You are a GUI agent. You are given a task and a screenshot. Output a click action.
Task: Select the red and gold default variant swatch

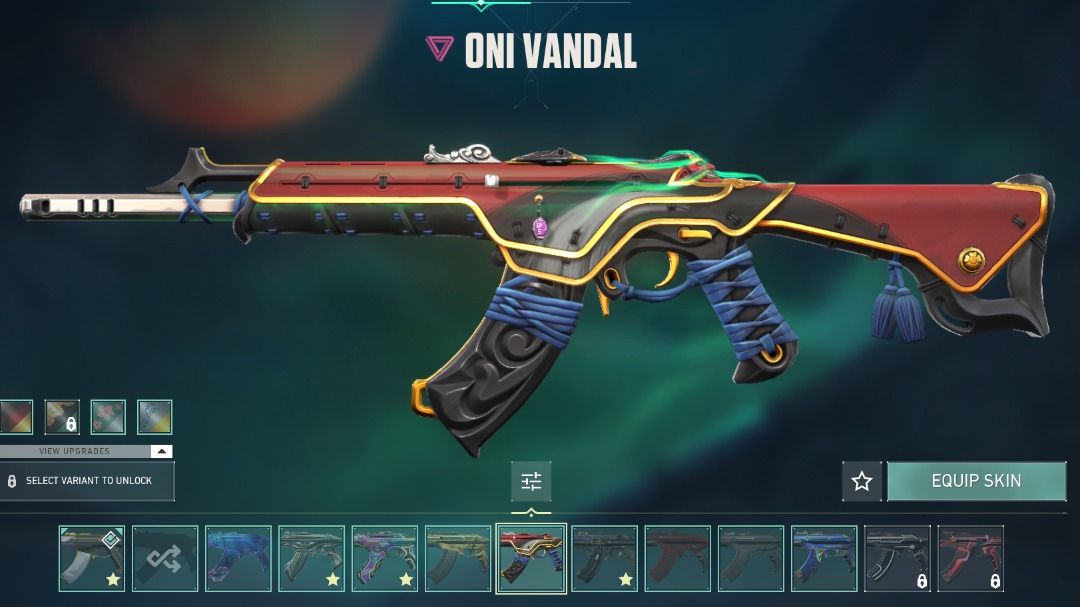click(16, 417)
